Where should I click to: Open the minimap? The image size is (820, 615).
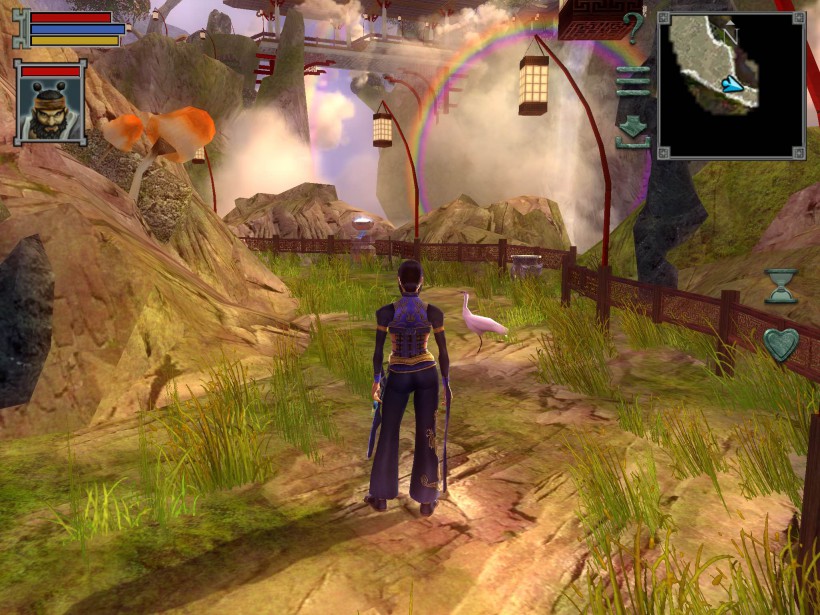tap(731, 85)
